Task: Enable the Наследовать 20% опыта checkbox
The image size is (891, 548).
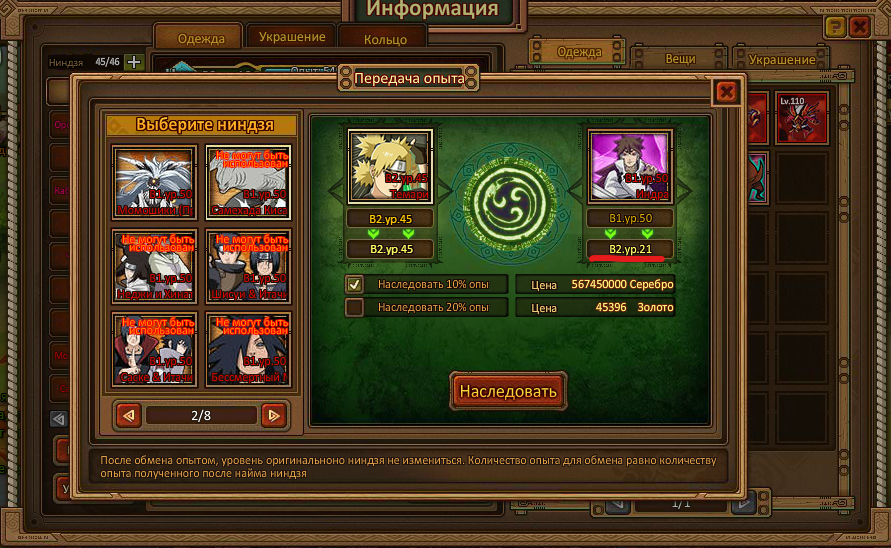Action: pos(354,308)
